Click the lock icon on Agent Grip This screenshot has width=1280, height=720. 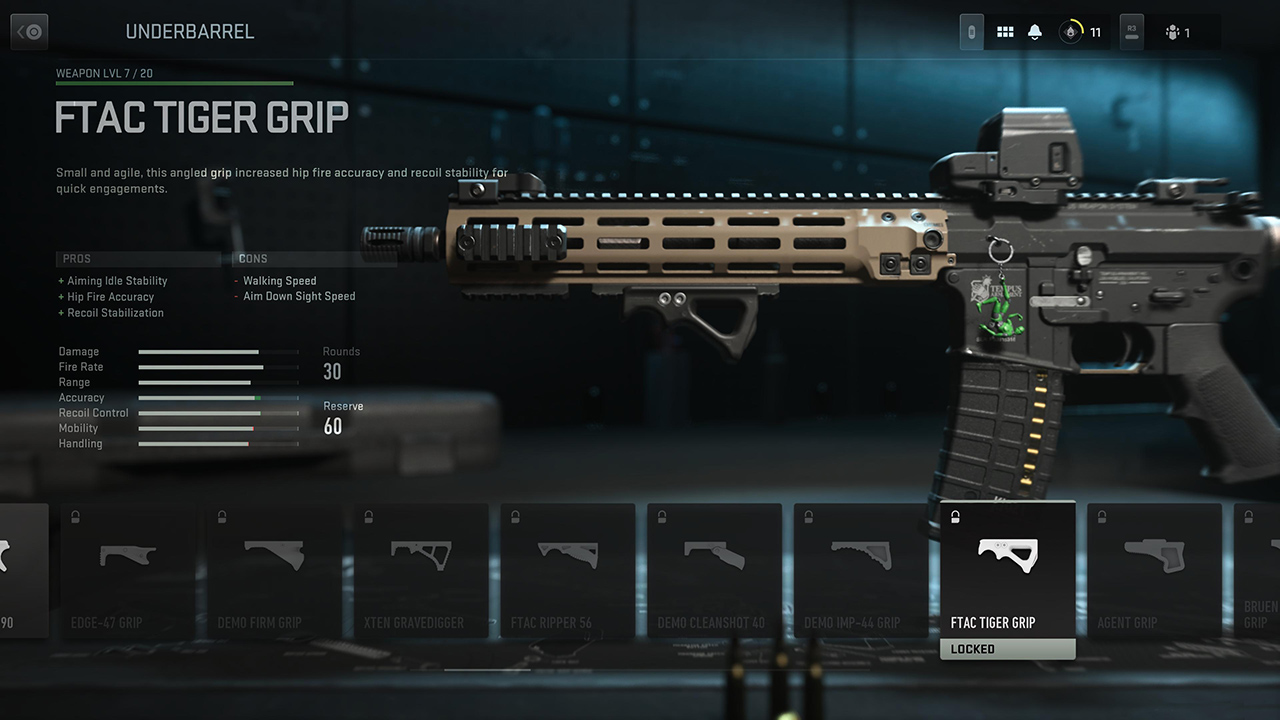1102,517
